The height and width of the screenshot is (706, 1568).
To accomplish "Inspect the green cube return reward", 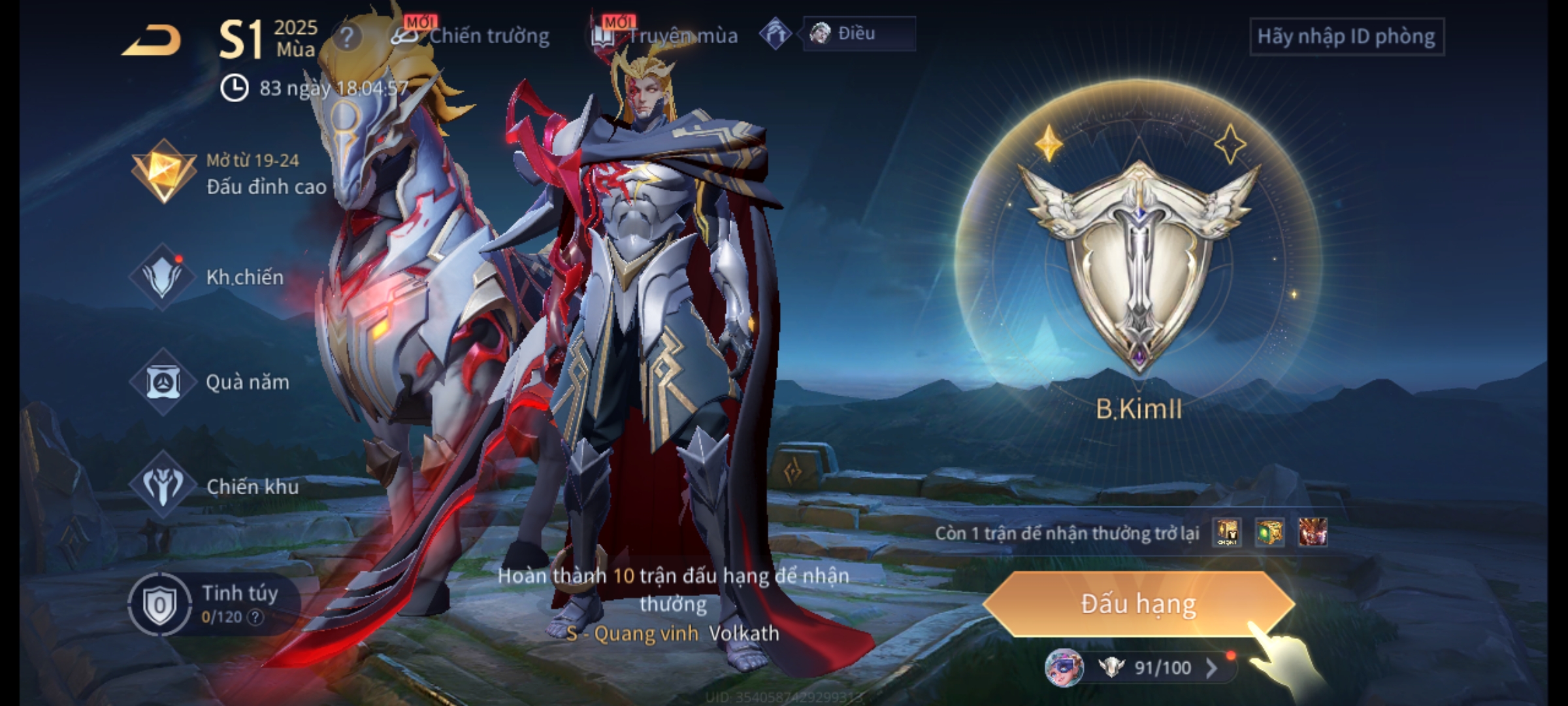I will [1269, 533].
